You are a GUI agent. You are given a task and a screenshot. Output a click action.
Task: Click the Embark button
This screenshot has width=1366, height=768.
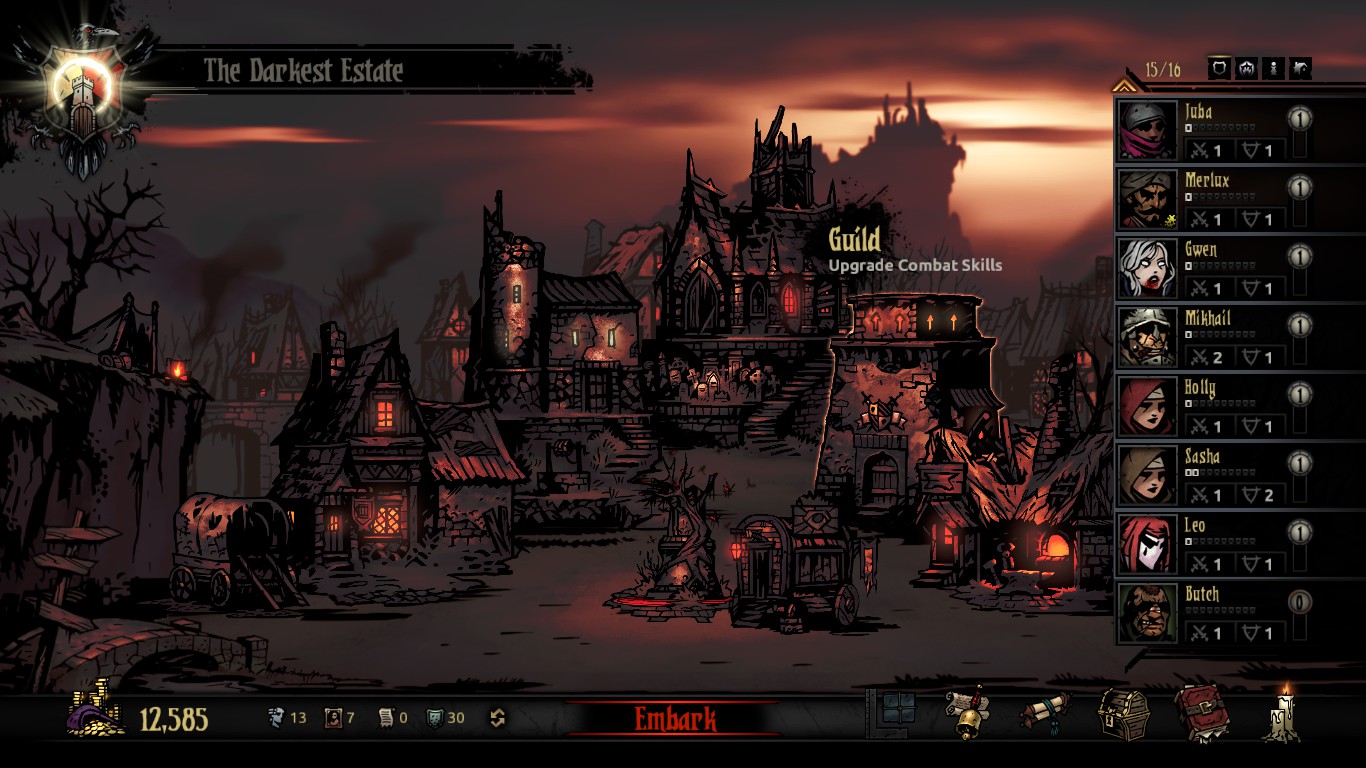[675, 718]
